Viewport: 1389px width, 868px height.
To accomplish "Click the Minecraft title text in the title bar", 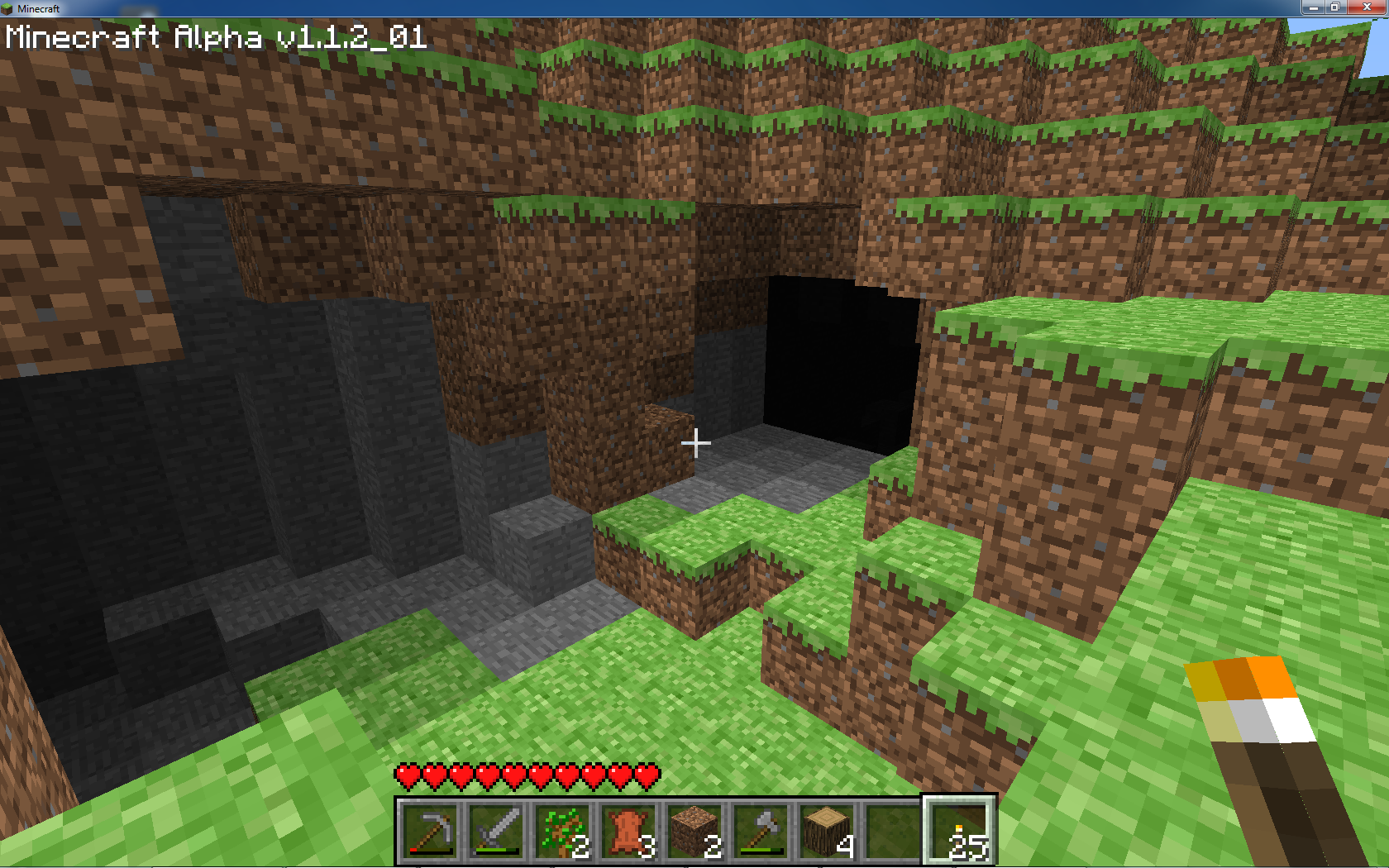I will [37, 8].
